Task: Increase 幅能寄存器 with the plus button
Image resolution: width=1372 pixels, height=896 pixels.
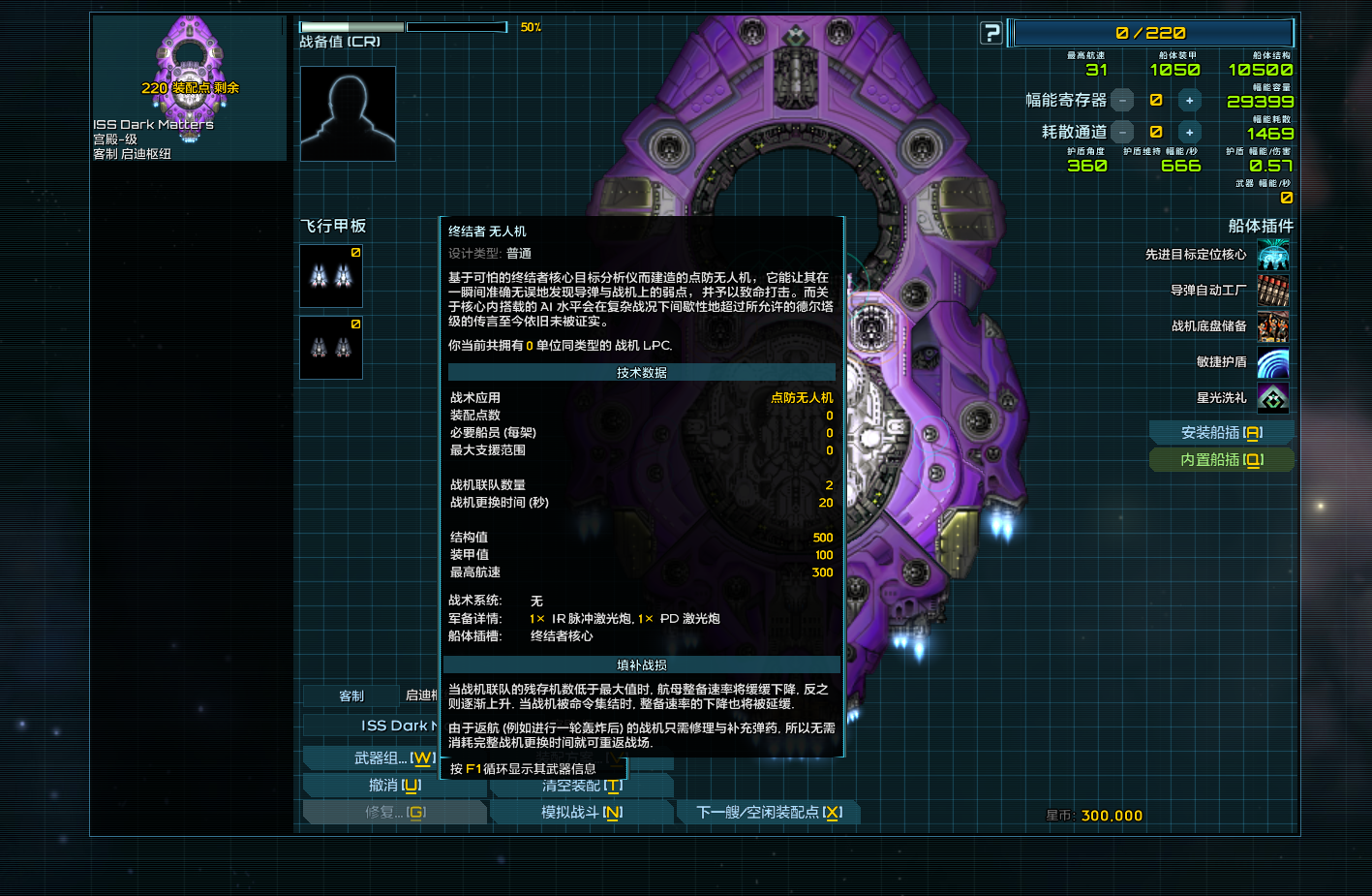Action: 1189,99
